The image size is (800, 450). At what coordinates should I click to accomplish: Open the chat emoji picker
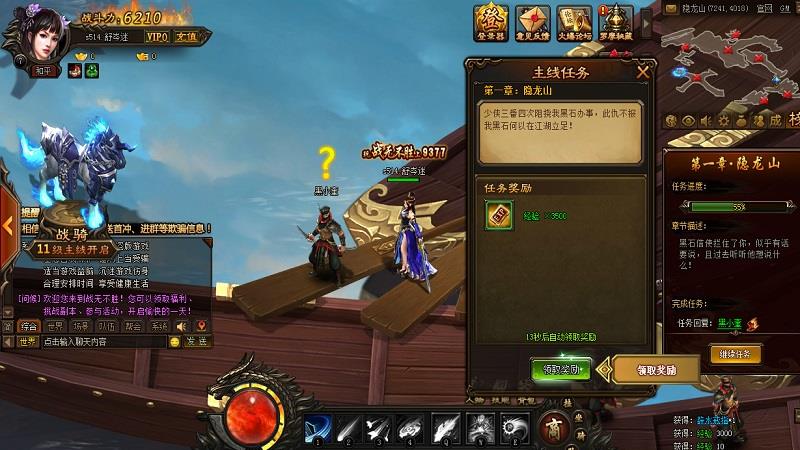[176, 342]
